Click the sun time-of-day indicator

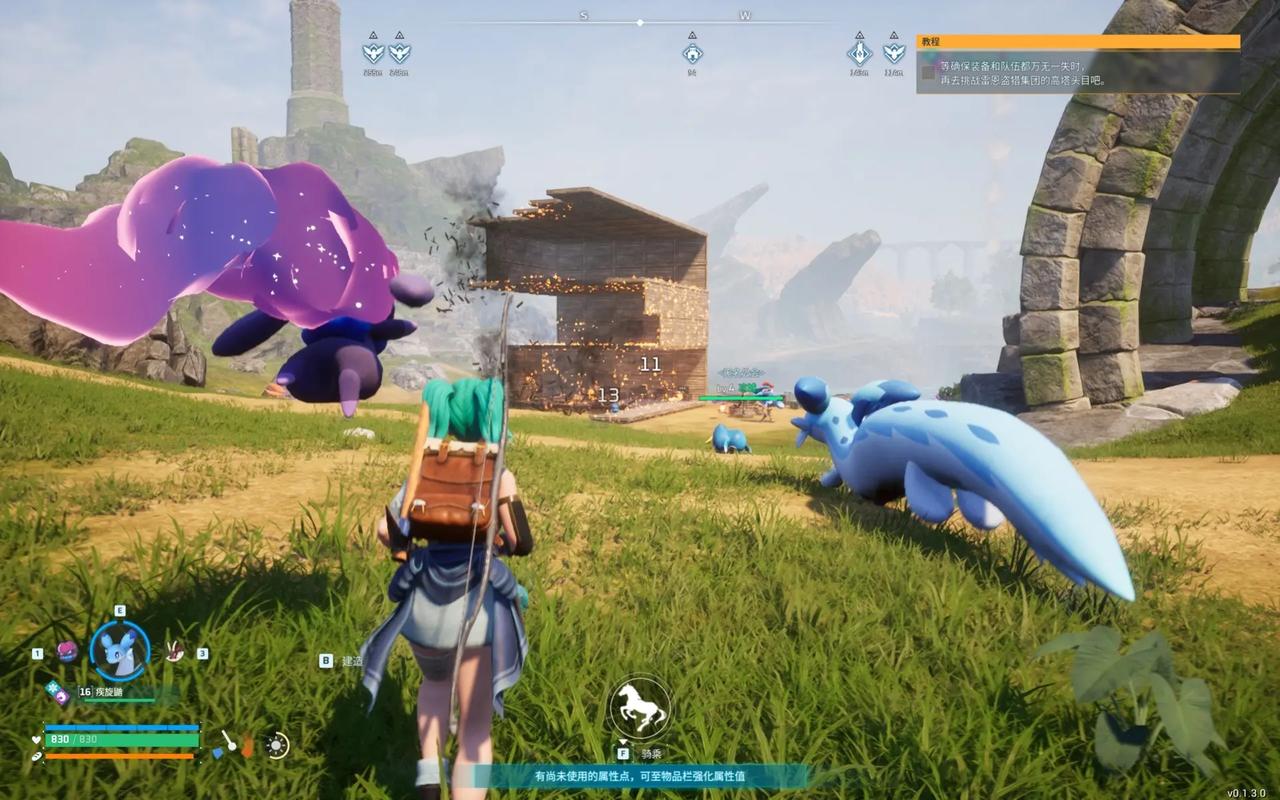(276, 745)
